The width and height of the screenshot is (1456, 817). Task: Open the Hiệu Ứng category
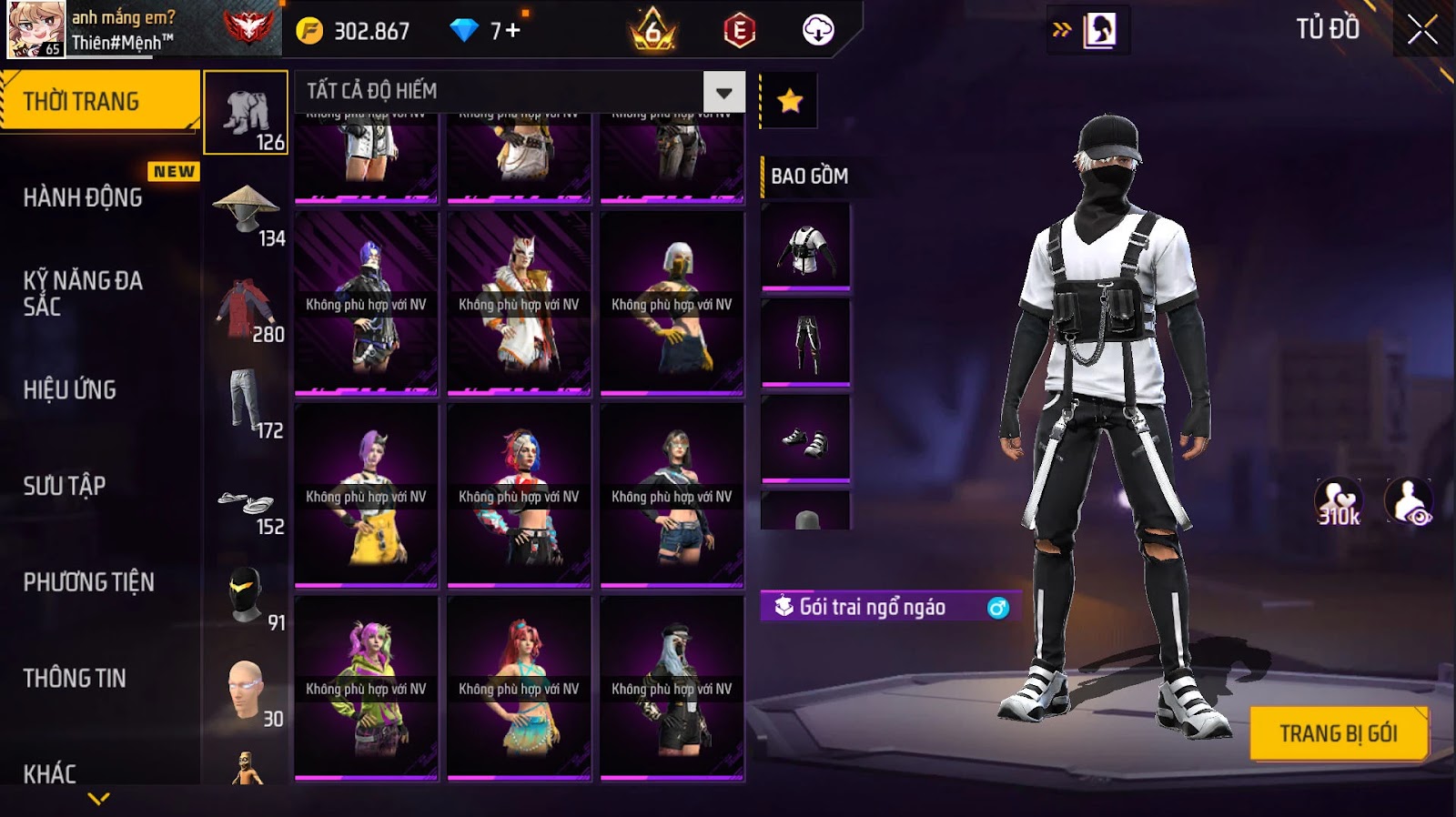click(70, 389)
